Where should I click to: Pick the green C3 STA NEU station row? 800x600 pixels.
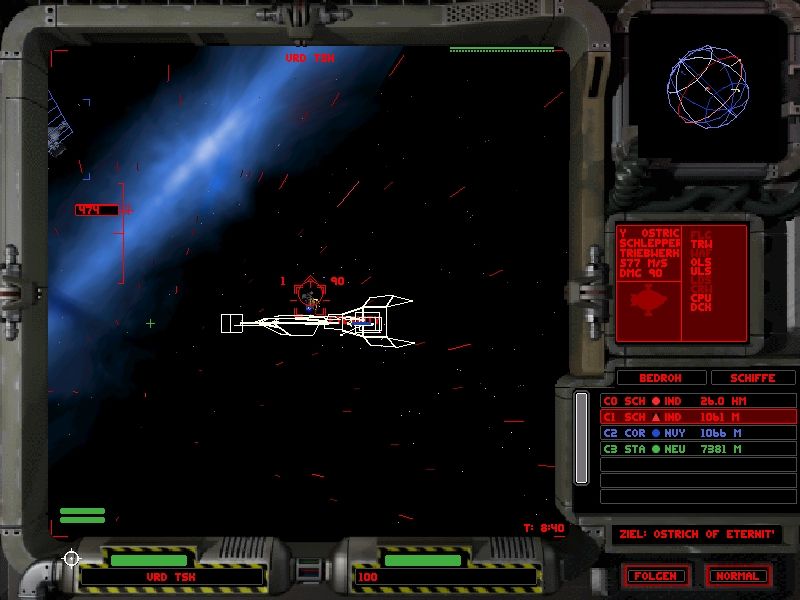point(684,449)
